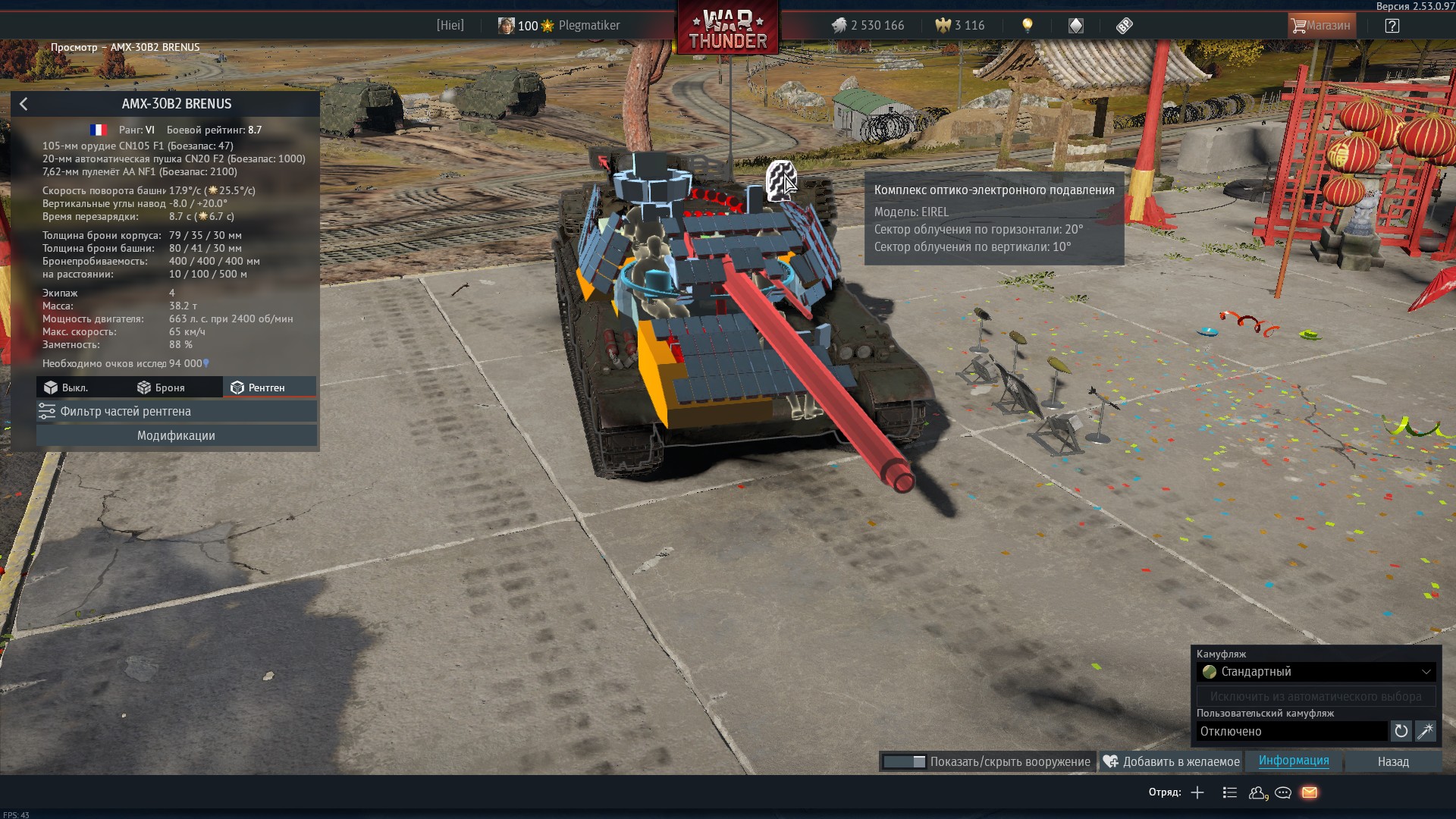This screenshot has height=819, width=1456.
Task: Open the mail envelope icon
Action: coord(1310,792)
